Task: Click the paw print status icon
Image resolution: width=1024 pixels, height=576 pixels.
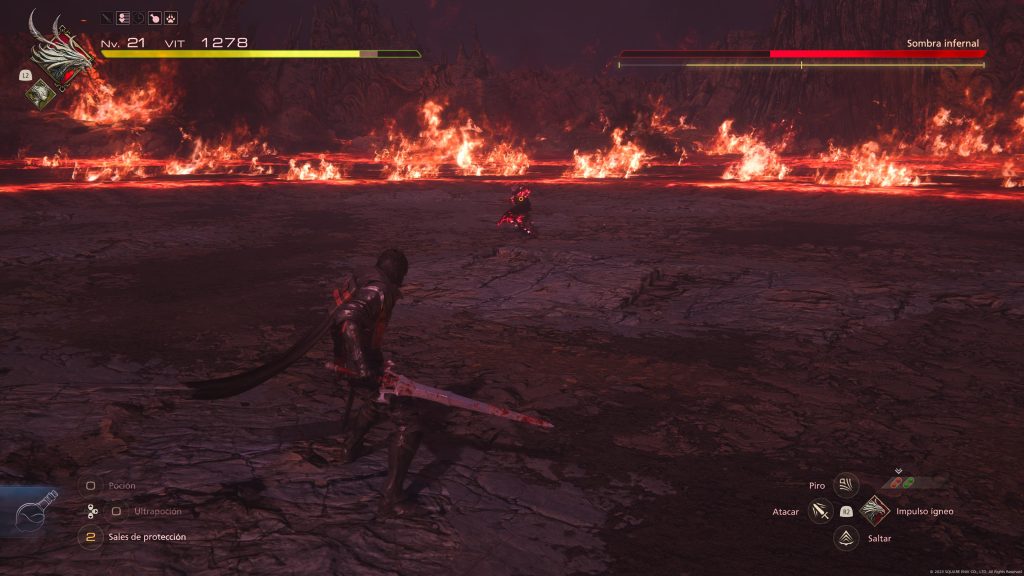Action: click(x=171, y=18)
